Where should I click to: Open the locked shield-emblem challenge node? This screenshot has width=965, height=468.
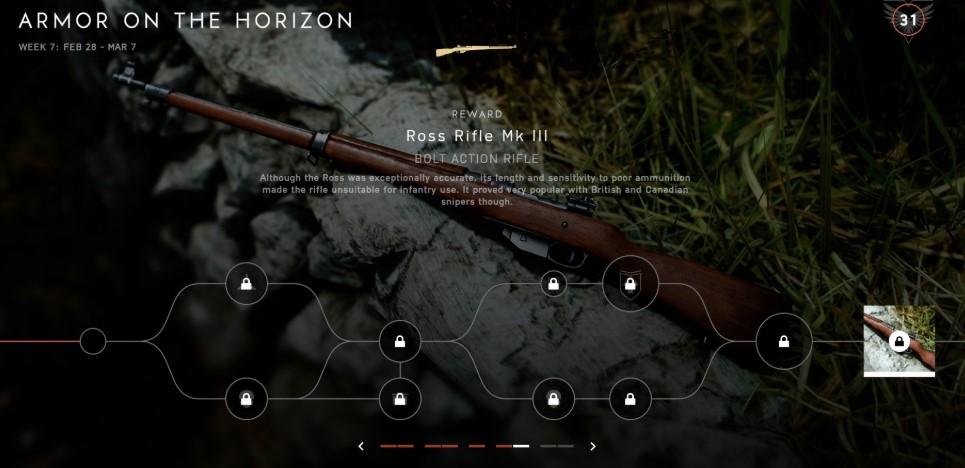tap(631, 283)
